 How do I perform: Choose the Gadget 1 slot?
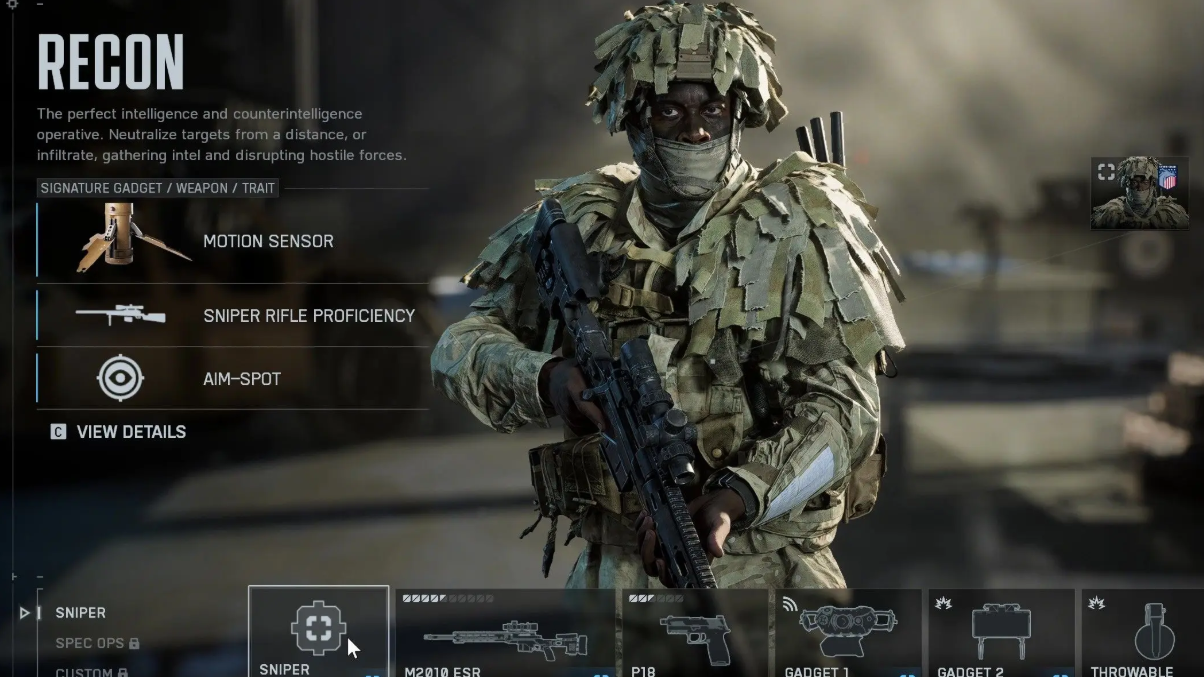(x=847, y=634)
